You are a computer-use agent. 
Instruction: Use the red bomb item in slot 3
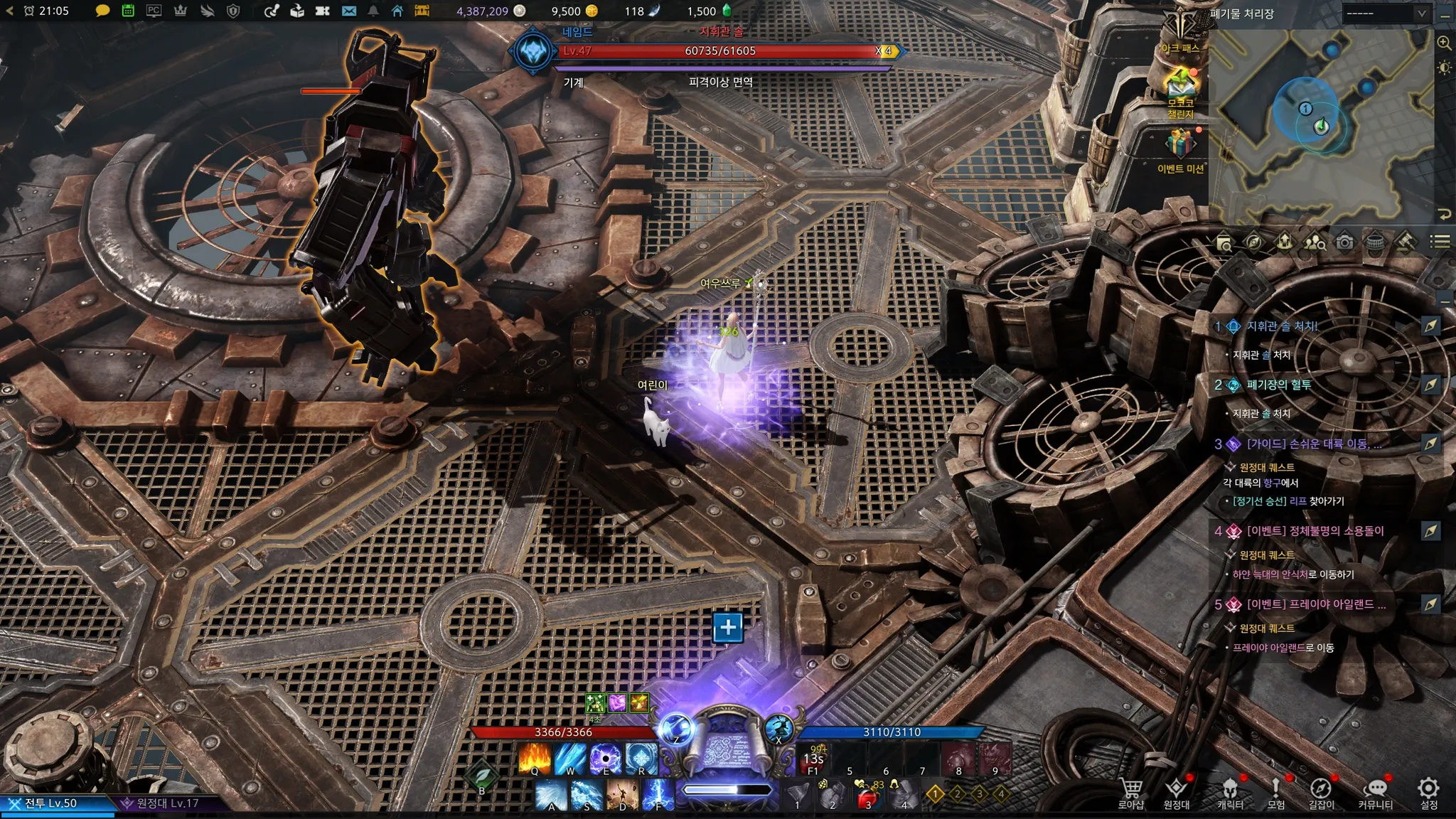(867, 796)
